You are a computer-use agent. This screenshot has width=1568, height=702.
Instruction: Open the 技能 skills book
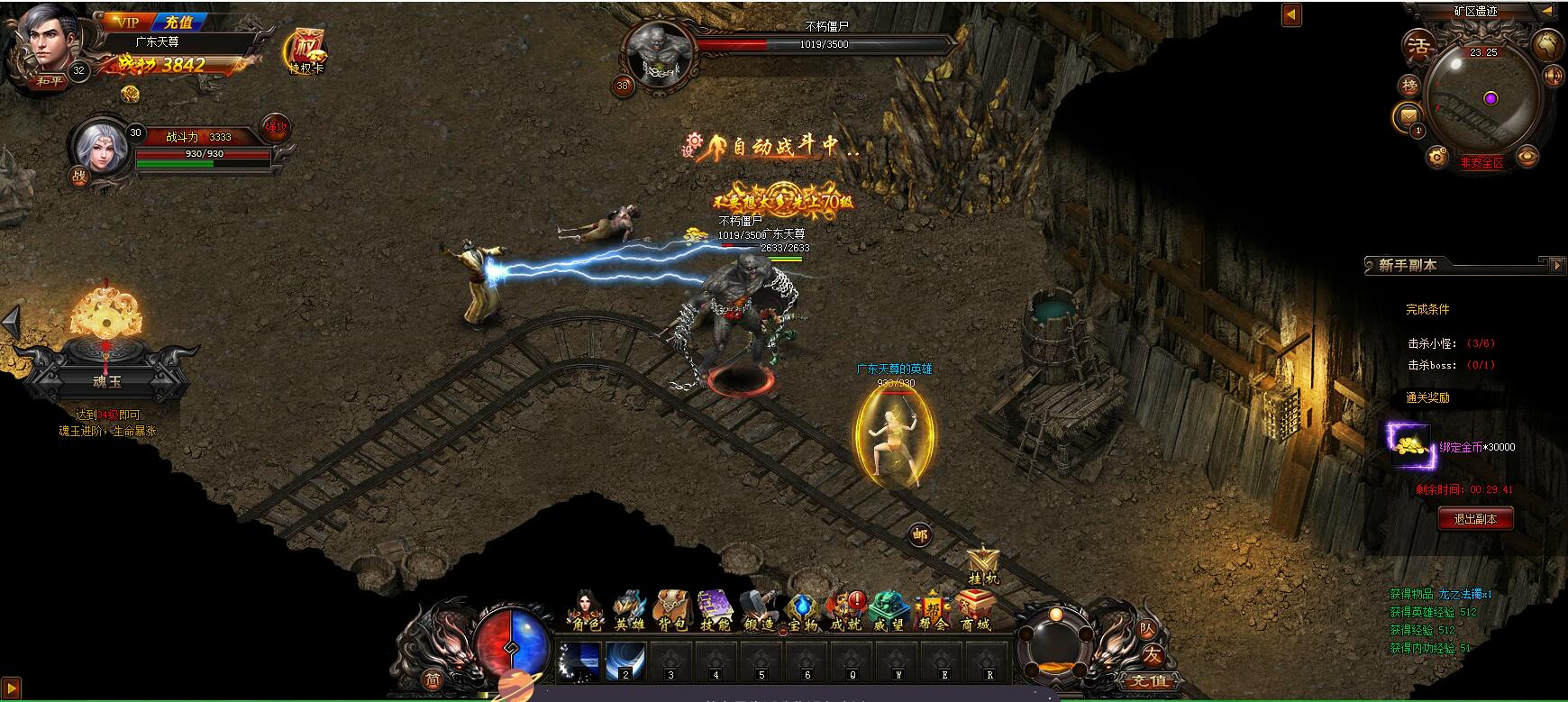pyautogui.click(x=715, y=609)
